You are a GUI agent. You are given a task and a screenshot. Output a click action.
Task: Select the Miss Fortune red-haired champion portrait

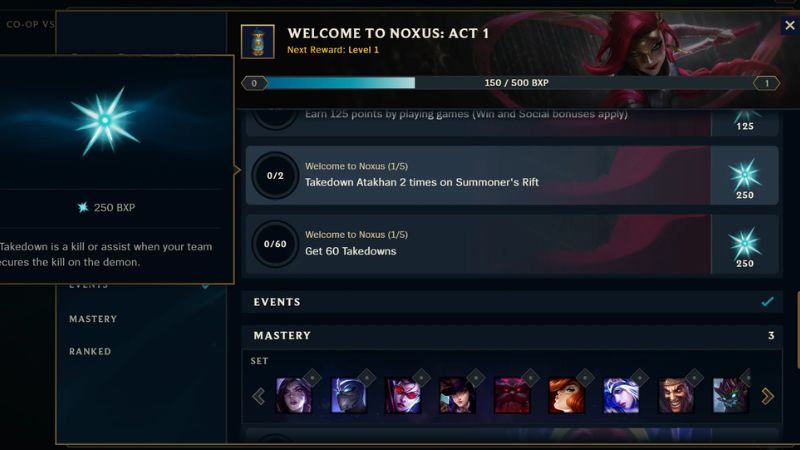[566, 396]
